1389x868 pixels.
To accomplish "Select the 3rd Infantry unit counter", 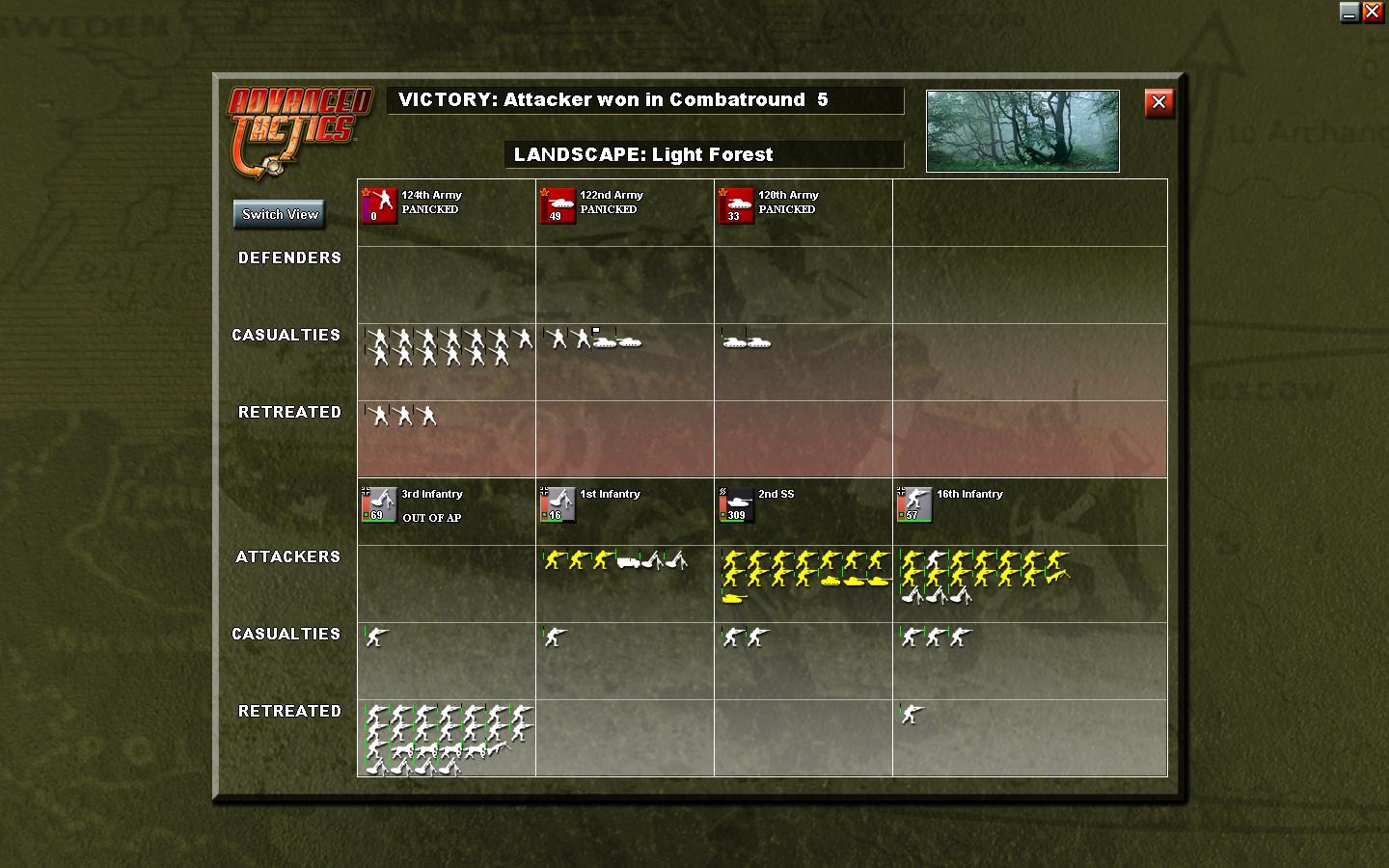I will tap(377, 504).
